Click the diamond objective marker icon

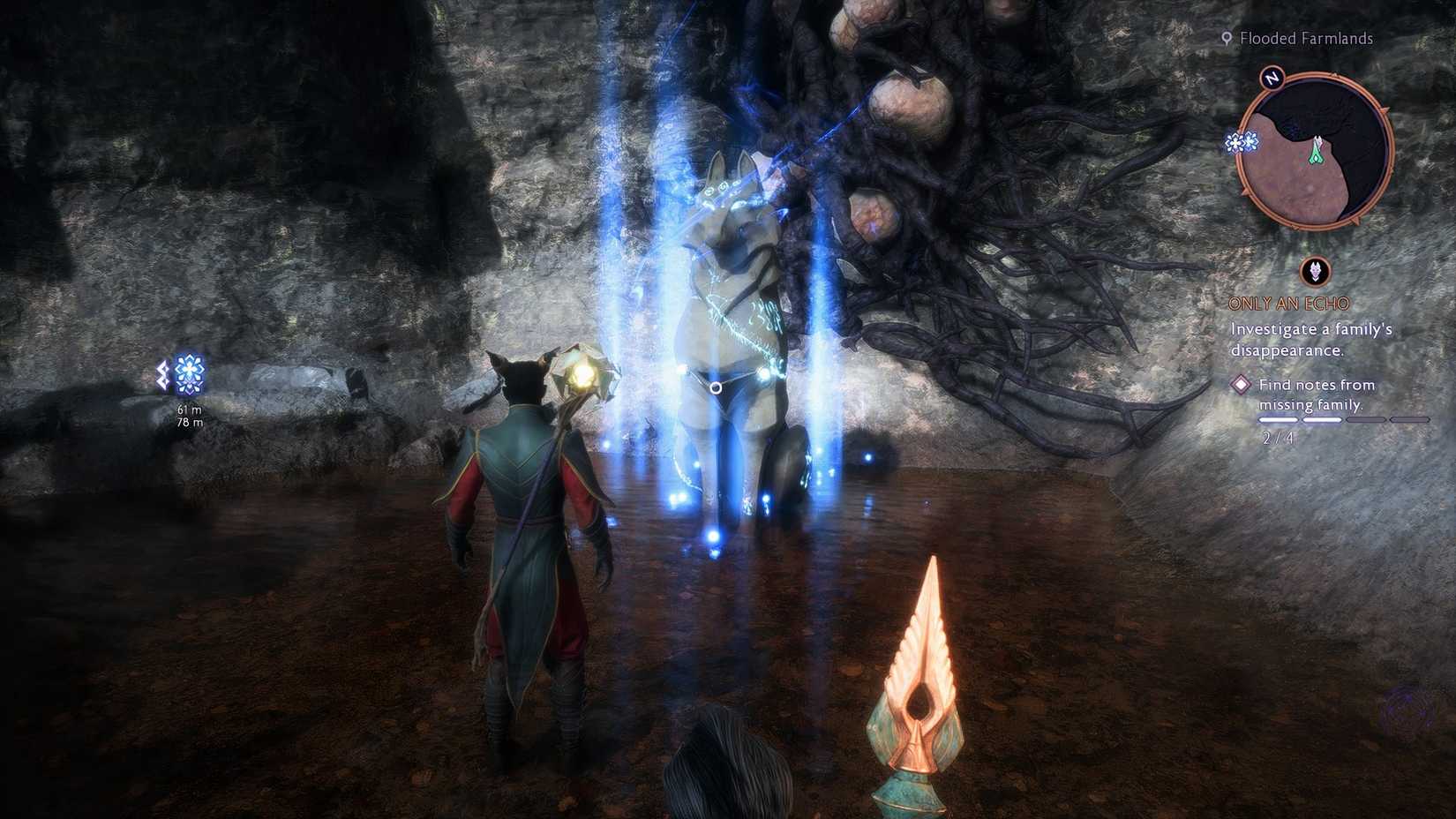1242,384
